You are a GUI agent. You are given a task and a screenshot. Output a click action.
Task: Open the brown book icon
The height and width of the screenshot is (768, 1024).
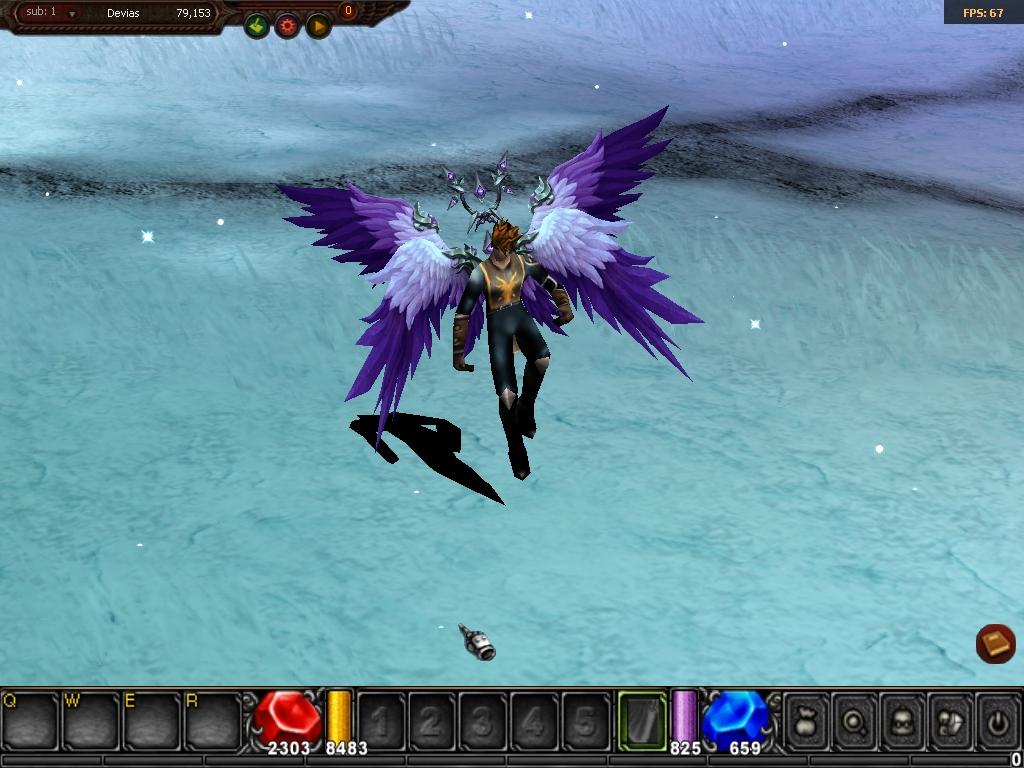(995, 643)
